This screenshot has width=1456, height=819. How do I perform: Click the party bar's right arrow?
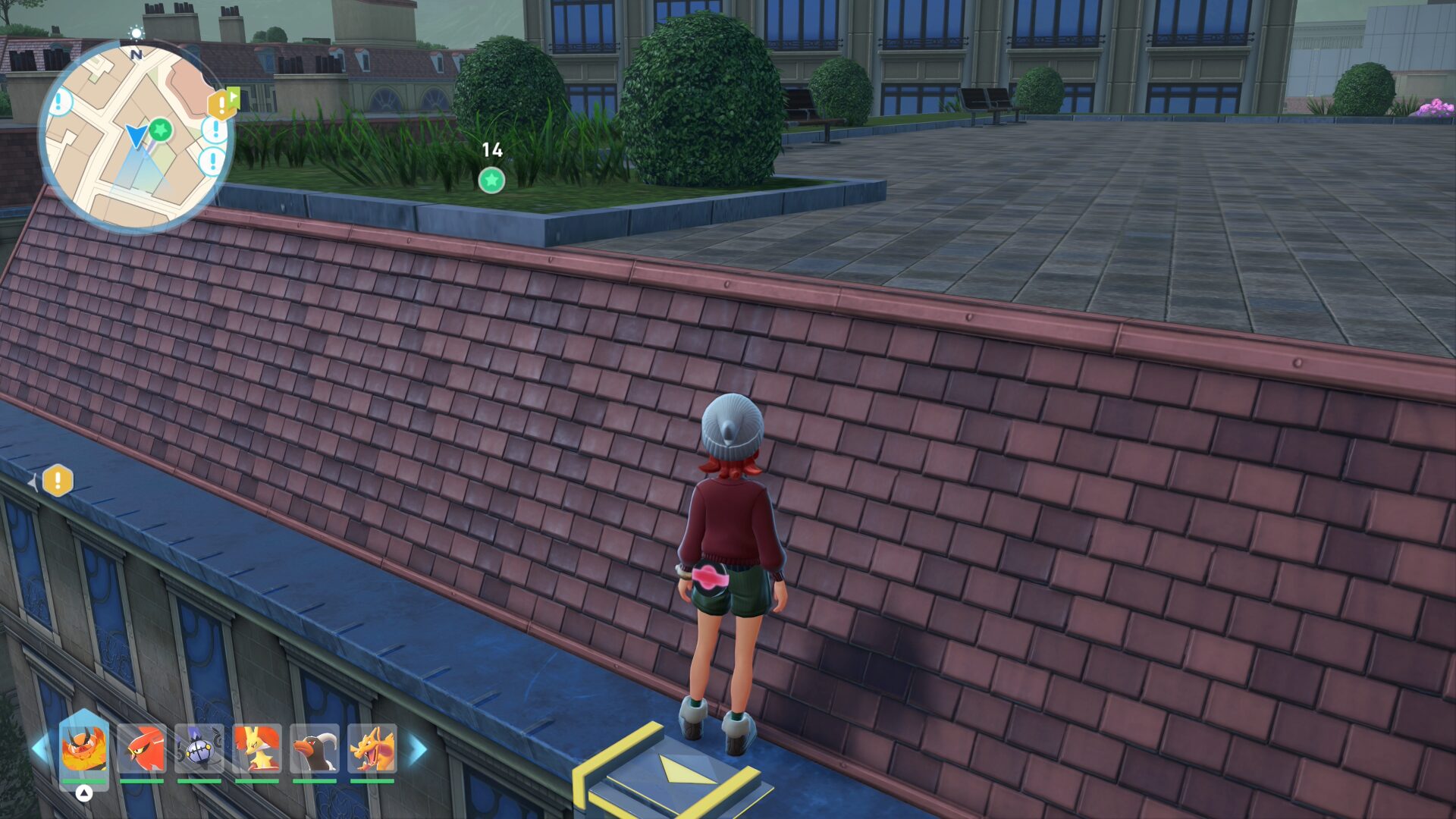(418, 748)
